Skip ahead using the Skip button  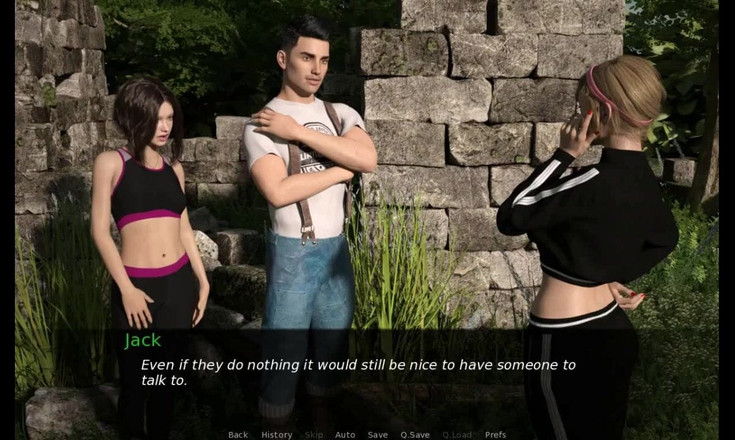(x=314, y=435)
